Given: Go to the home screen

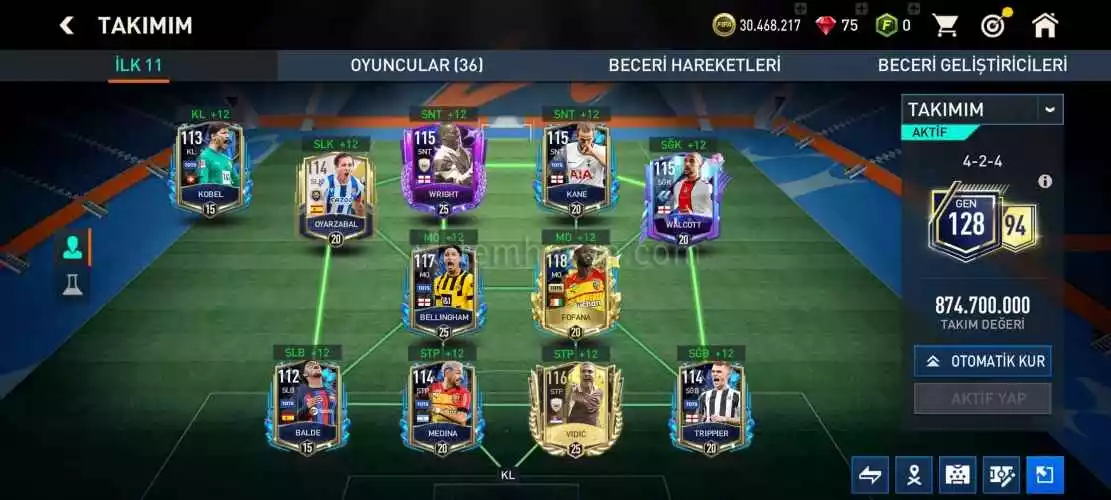Looking at the screenshot, I should point(1045,25).
